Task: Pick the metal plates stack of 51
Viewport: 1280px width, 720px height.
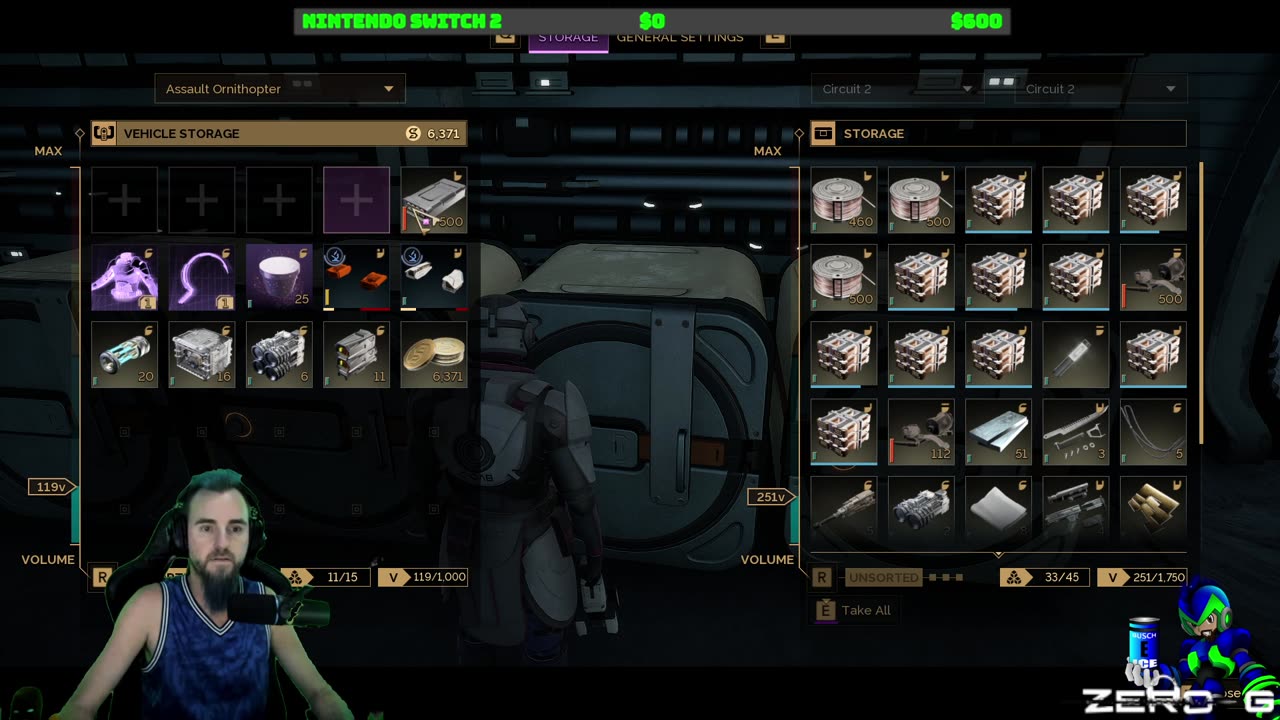Action: (x=998, y=432)
